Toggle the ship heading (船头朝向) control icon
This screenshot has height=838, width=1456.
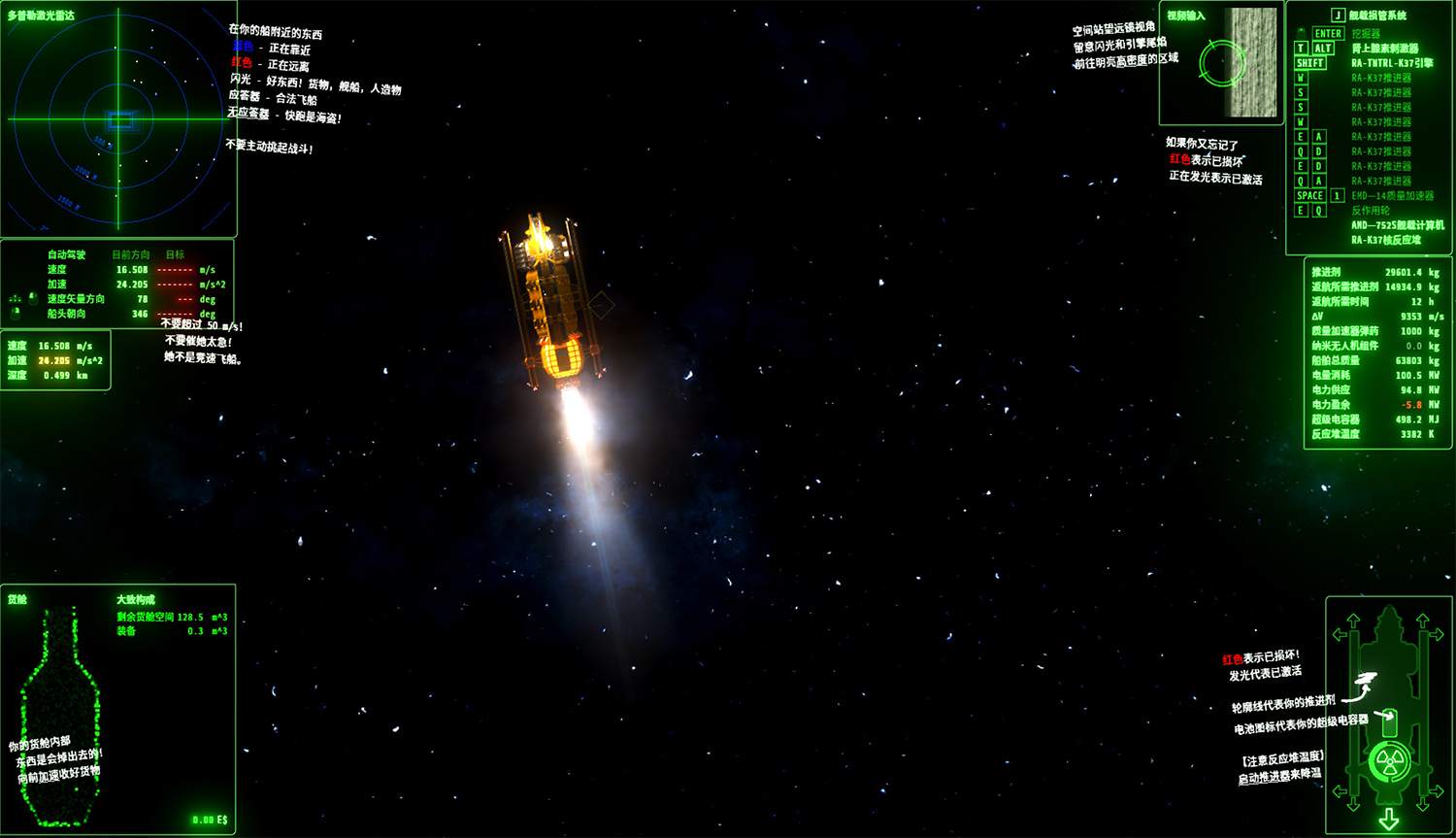coord(15,313)
